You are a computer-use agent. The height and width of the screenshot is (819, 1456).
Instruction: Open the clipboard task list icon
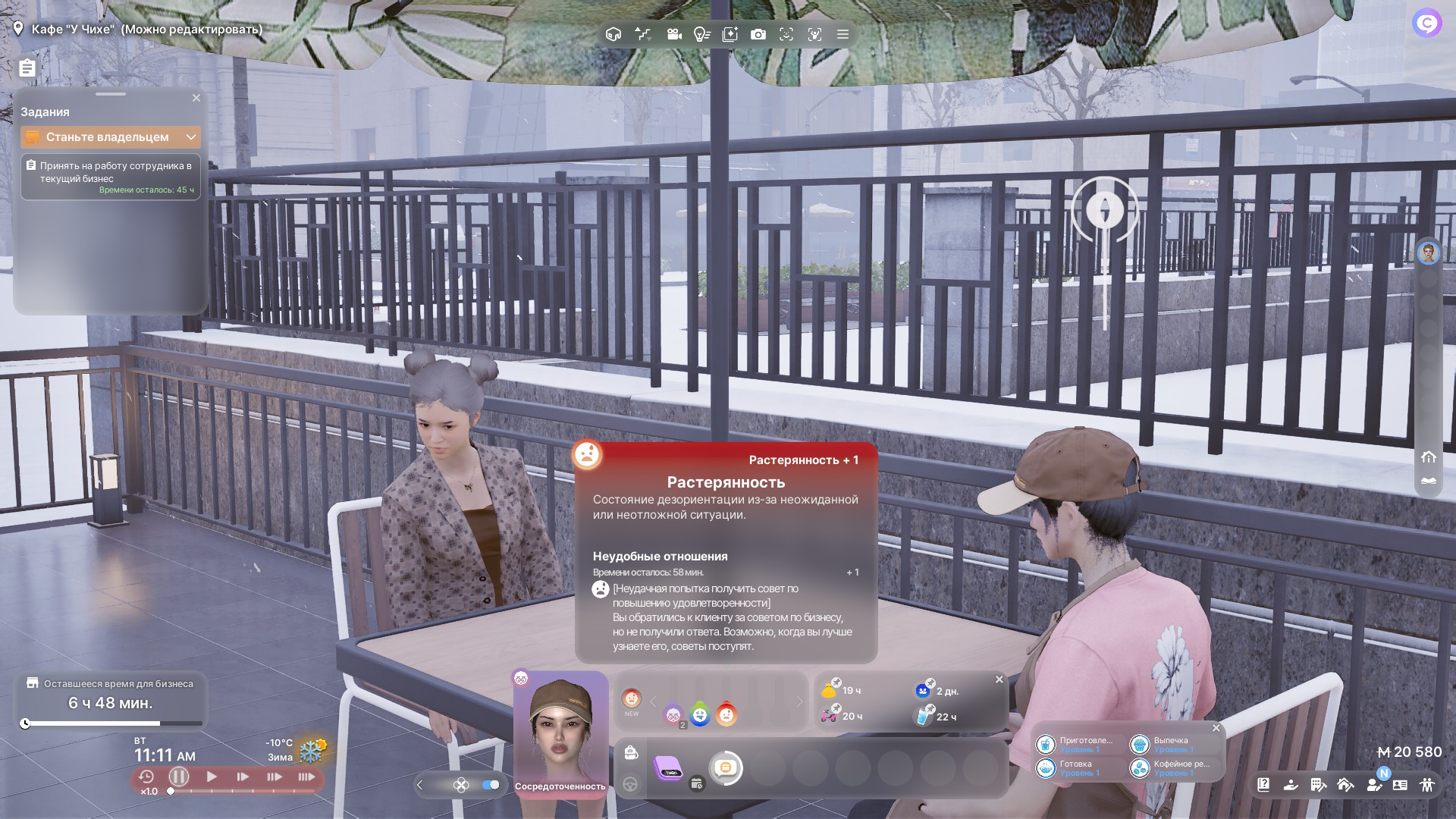click(27, 68)
